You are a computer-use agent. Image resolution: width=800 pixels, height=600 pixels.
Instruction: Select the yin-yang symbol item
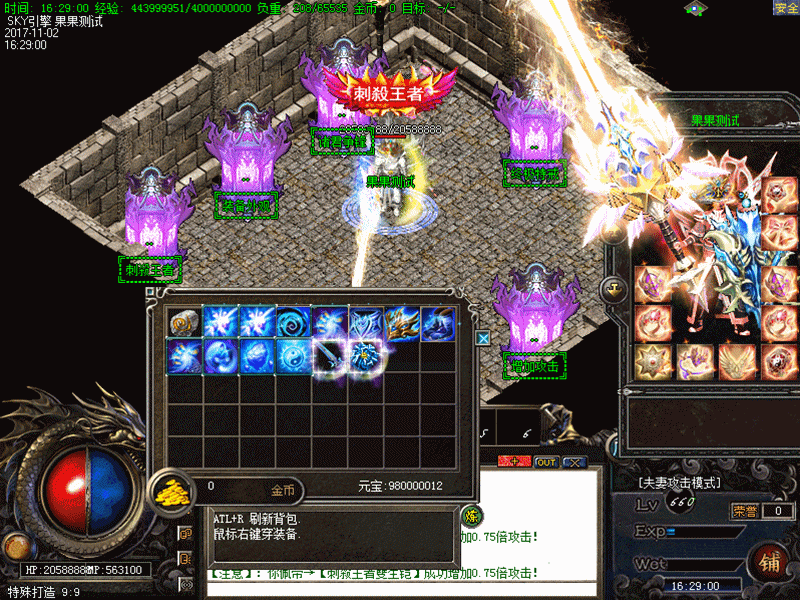(x=292, y=356)
